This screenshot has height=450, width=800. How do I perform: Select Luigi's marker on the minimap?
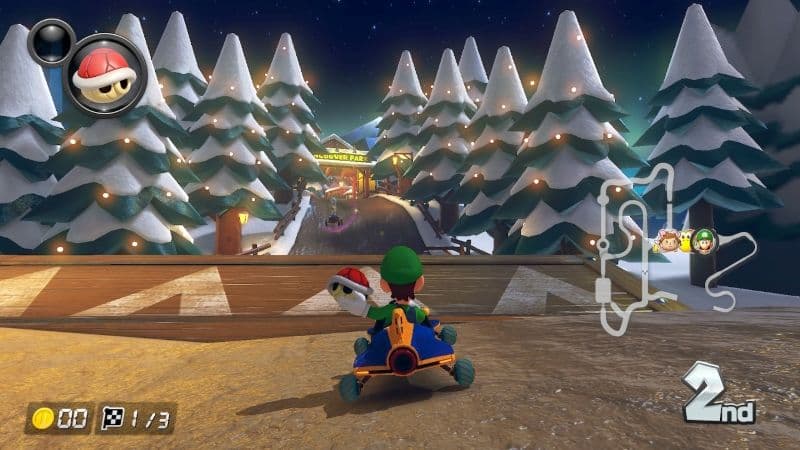(706, 240)
